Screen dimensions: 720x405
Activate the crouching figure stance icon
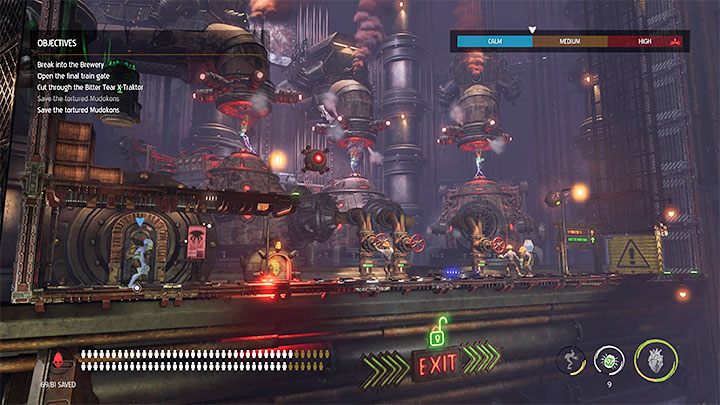click(572, 357)
